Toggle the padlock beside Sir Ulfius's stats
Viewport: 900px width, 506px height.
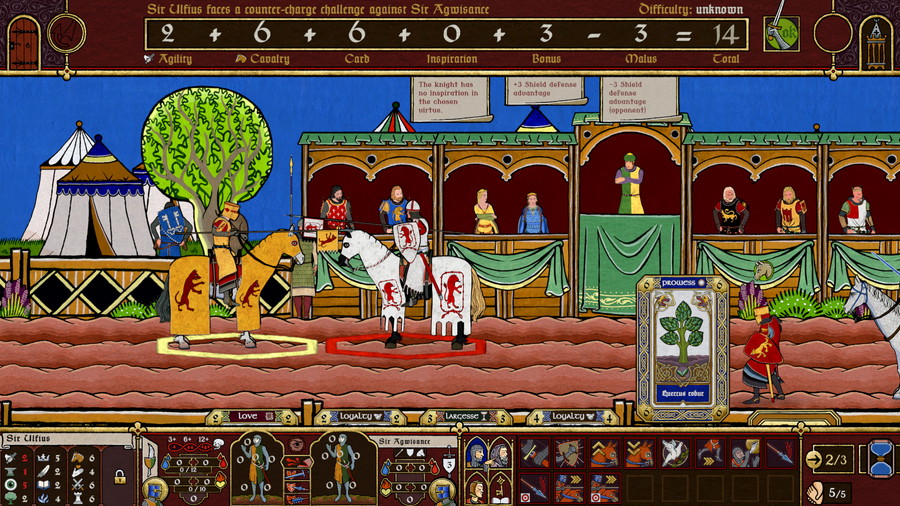click(119, 478)
